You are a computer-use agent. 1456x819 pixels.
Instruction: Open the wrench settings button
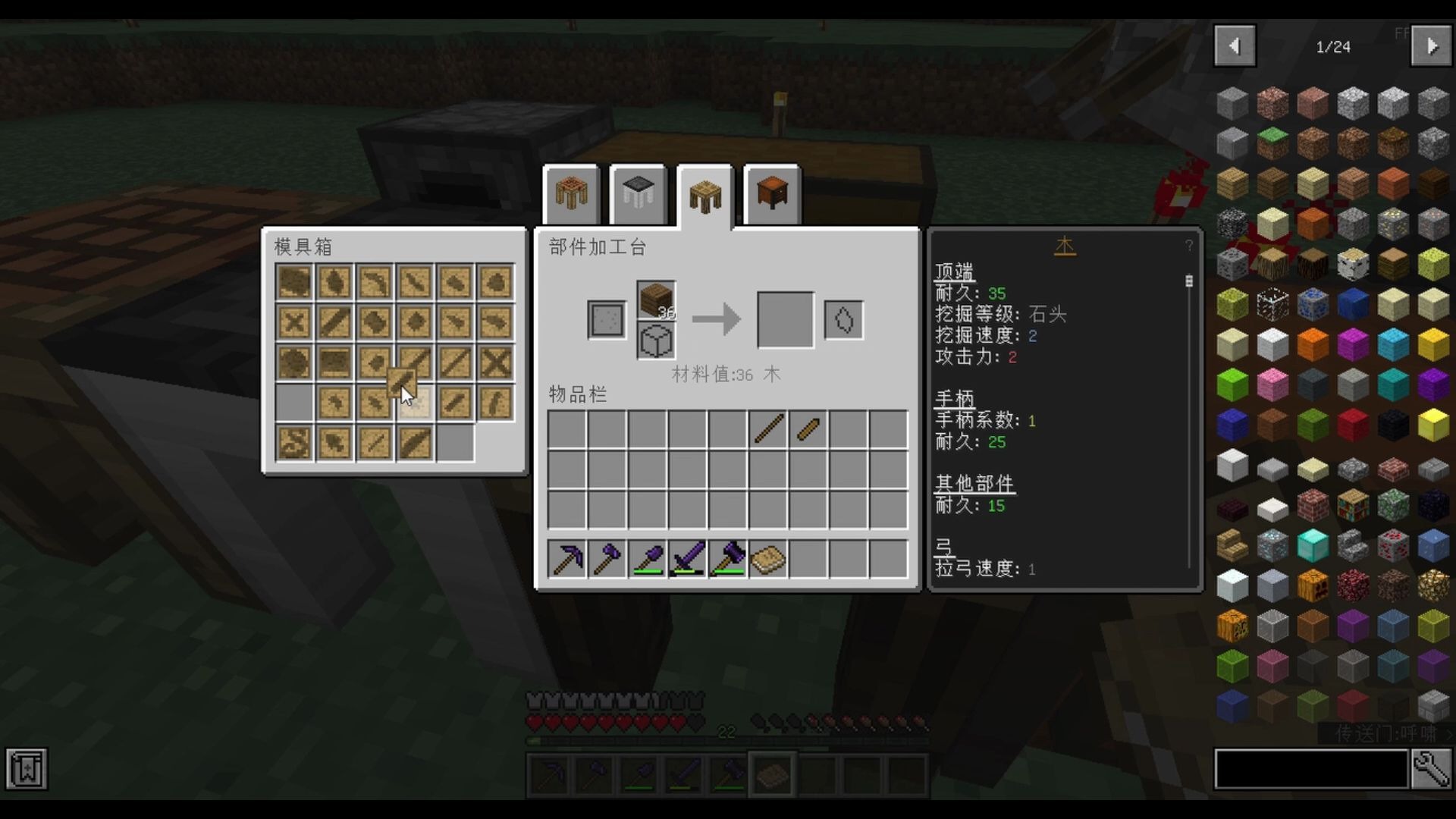coord(1431,770)
